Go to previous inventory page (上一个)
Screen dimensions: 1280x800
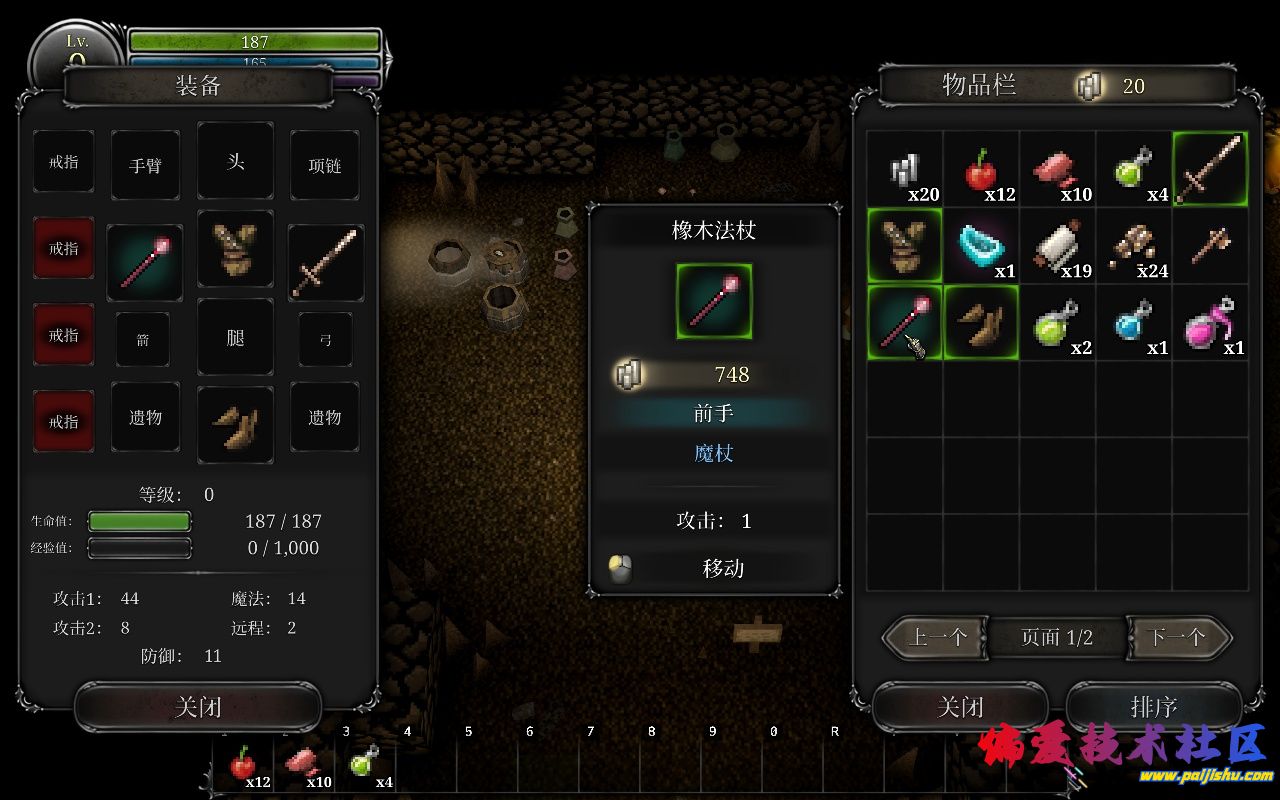pyautogui.click(x=937, y=637)
